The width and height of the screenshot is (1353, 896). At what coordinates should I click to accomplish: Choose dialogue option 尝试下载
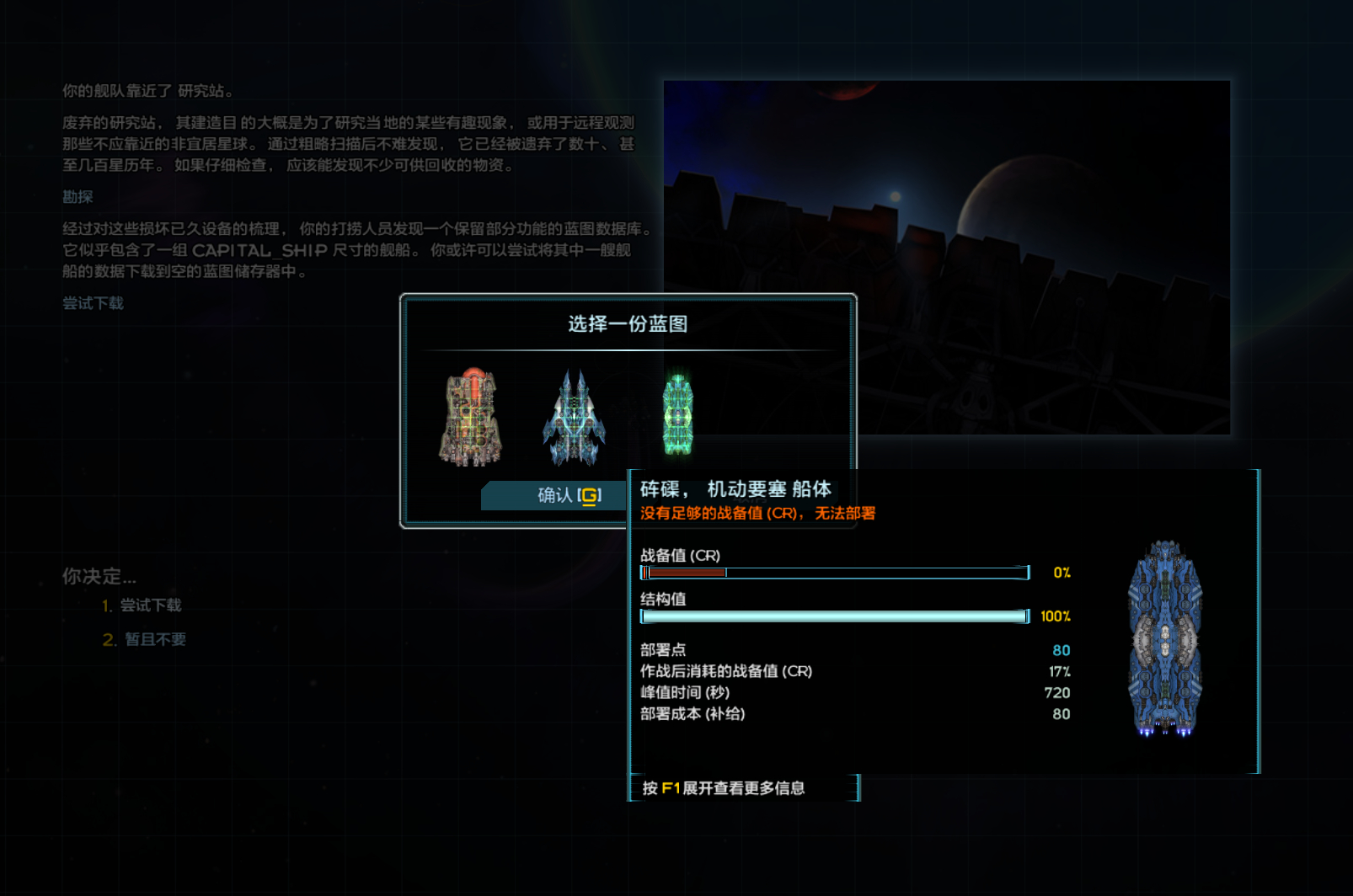[x=150, y=605]
